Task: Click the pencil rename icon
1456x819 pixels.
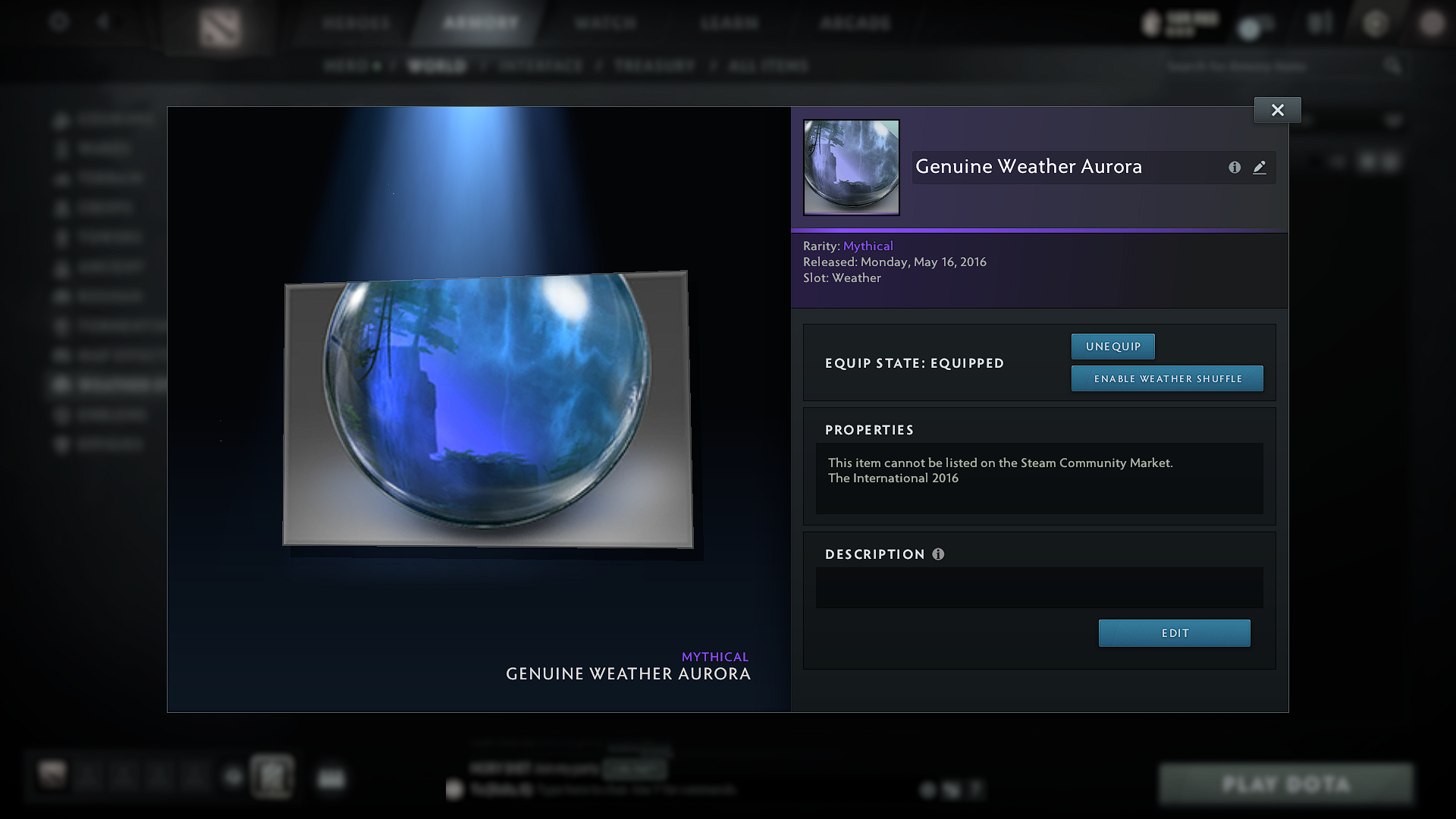Action: pos(1260,168)
